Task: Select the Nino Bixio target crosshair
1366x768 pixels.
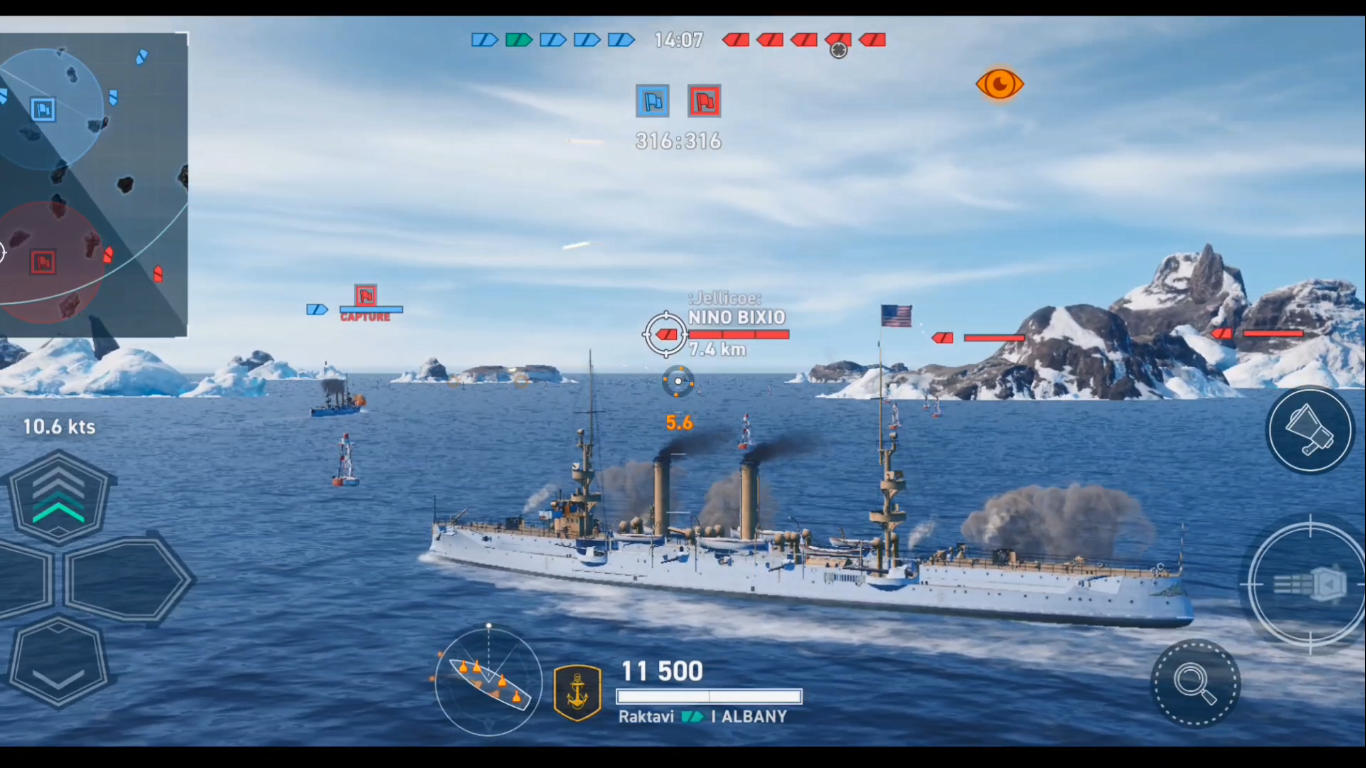Action: tap(665, 334)
